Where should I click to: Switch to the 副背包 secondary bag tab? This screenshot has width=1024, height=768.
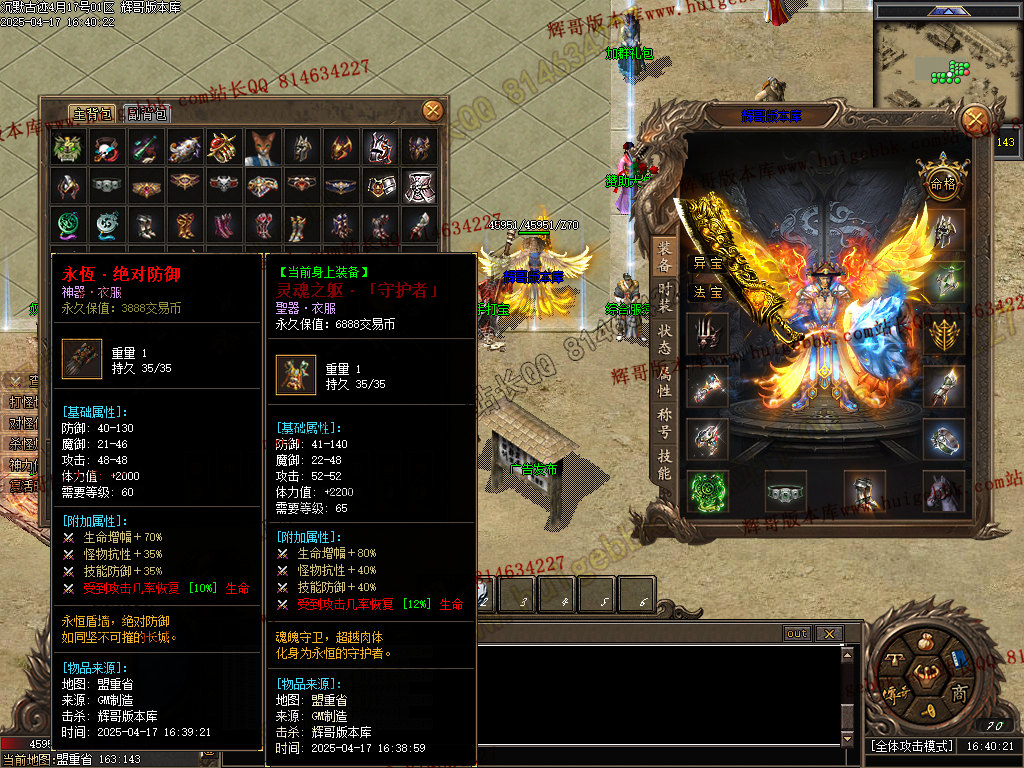pos(148,113)
